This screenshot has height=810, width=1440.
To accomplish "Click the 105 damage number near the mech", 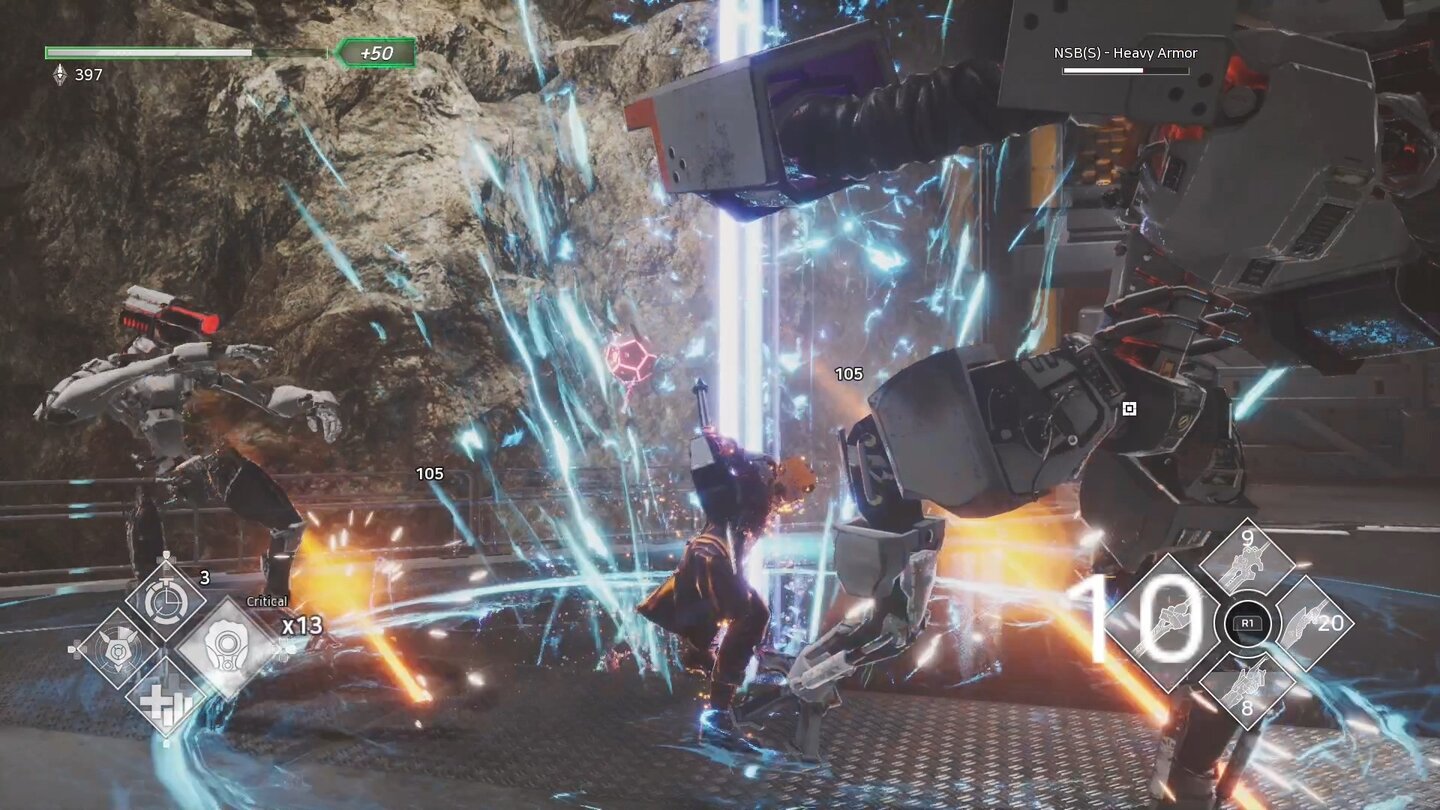I will (x=848, y=375).
